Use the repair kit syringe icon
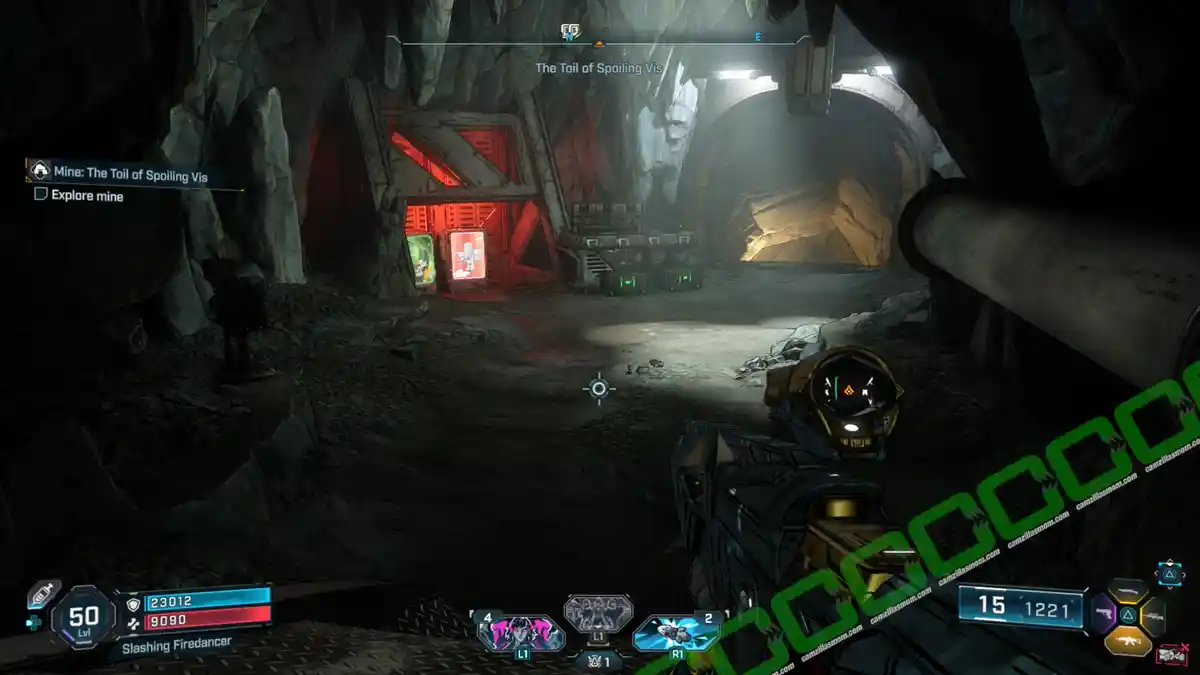Viewport: 1200px width, 675px height. [44, 593]
